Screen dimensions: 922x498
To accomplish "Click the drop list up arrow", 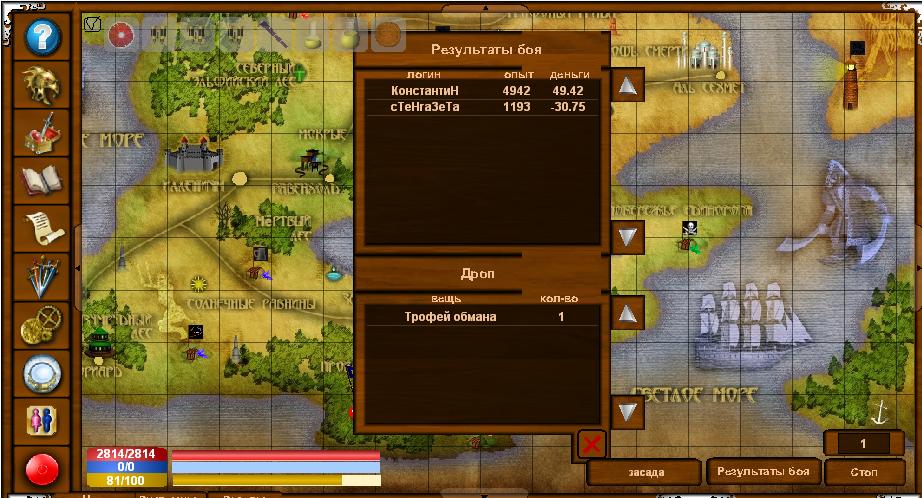I will tap(627, 314).
